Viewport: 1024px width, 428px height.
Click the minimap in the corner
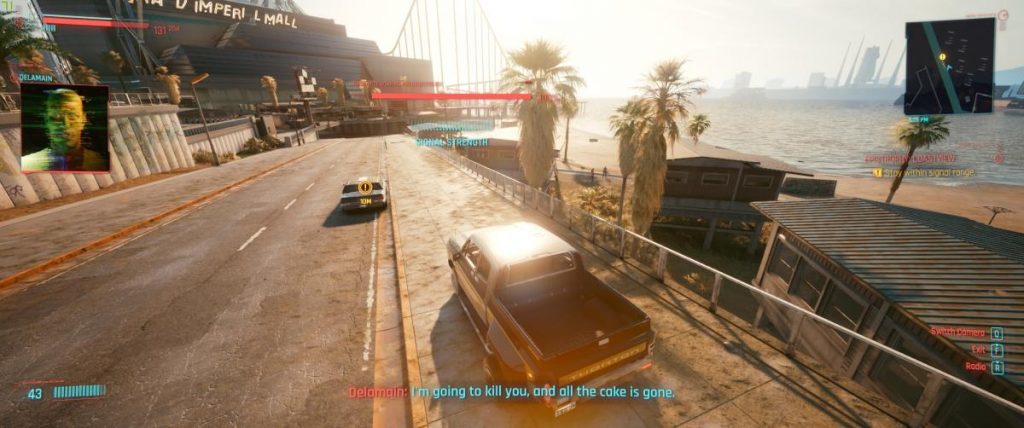tap(948, 66)
